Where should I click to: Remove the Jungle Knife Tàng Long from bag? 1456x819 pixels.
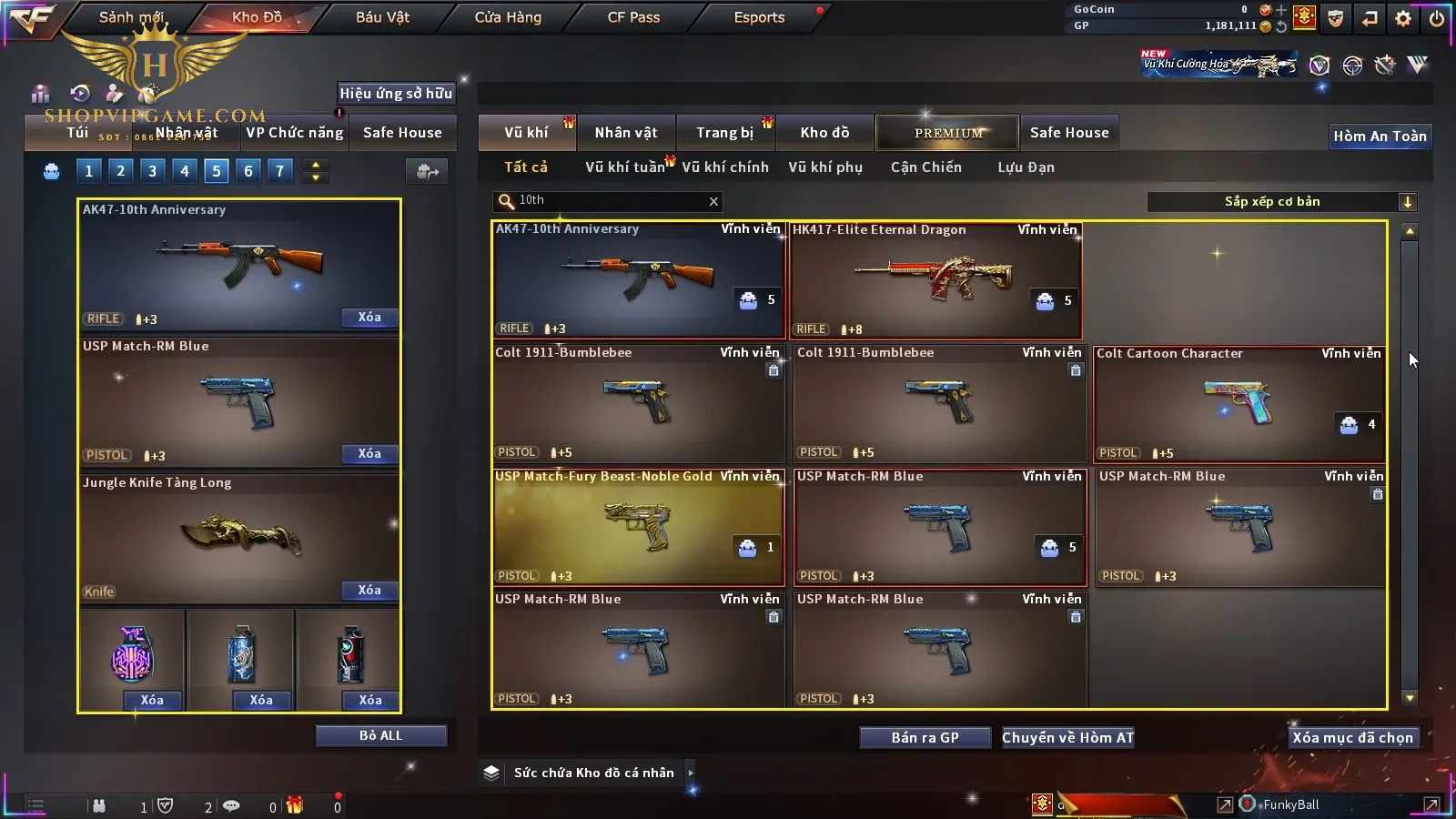(369, 591)
